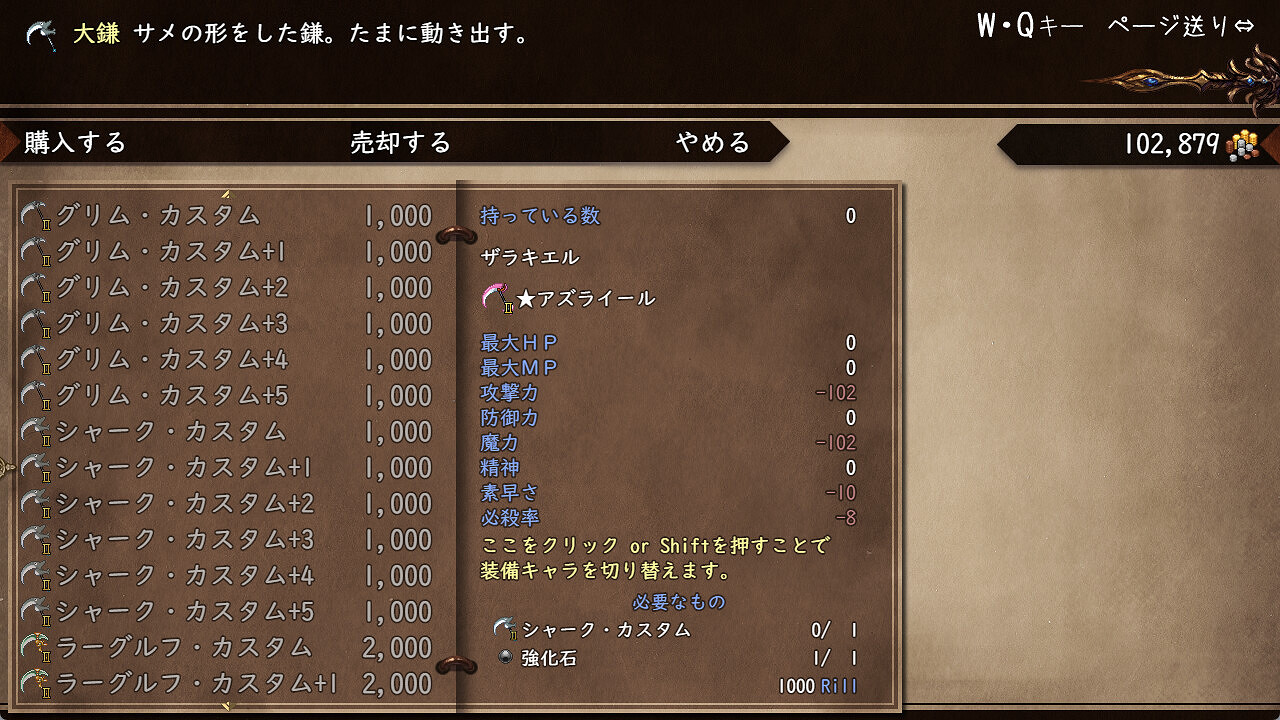Click the 大鎌 scythe icon in the top description

(x=38, y=32)
